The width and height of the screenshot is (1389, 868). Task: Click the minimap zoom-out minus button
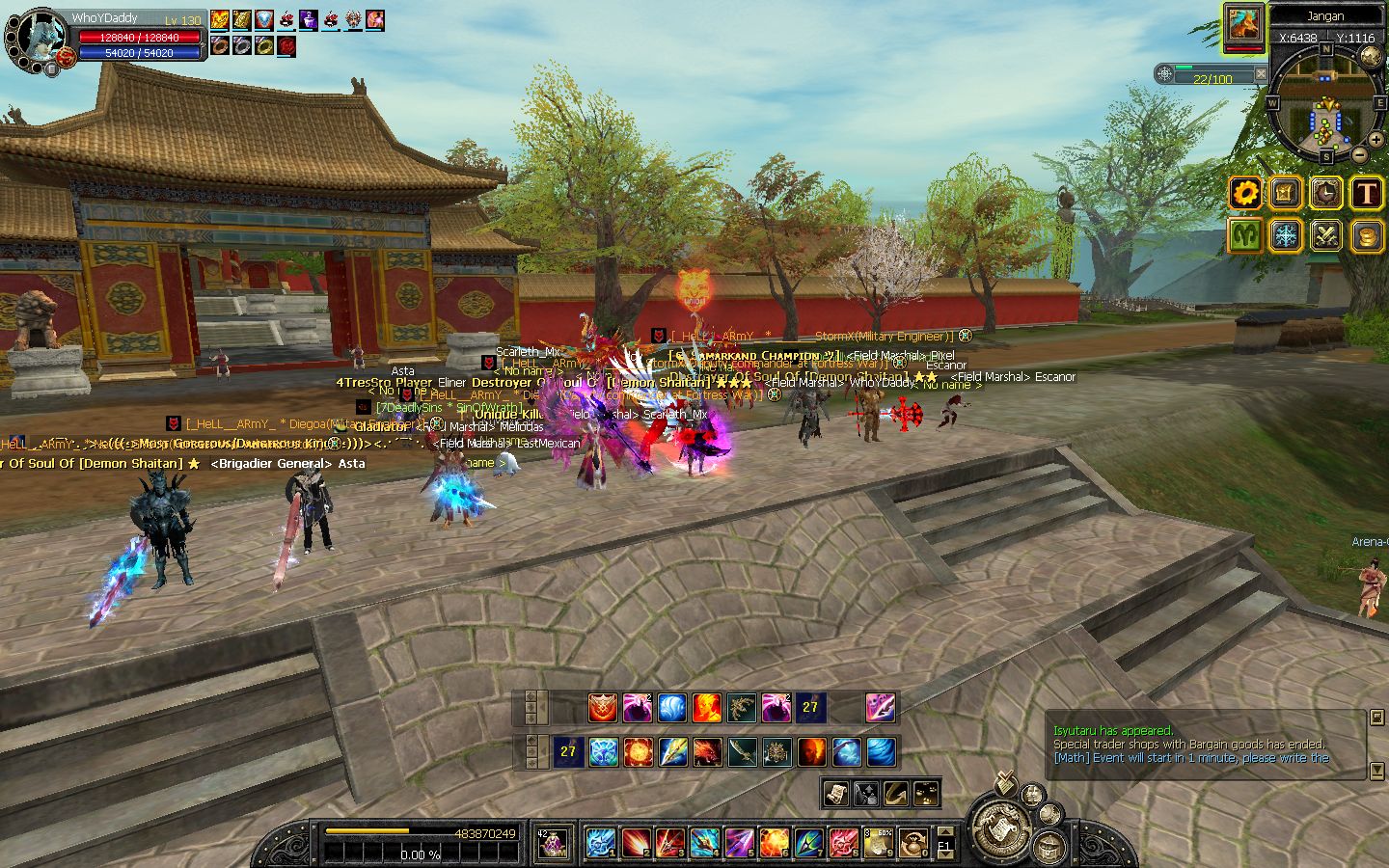click(x=1359, y=154)
